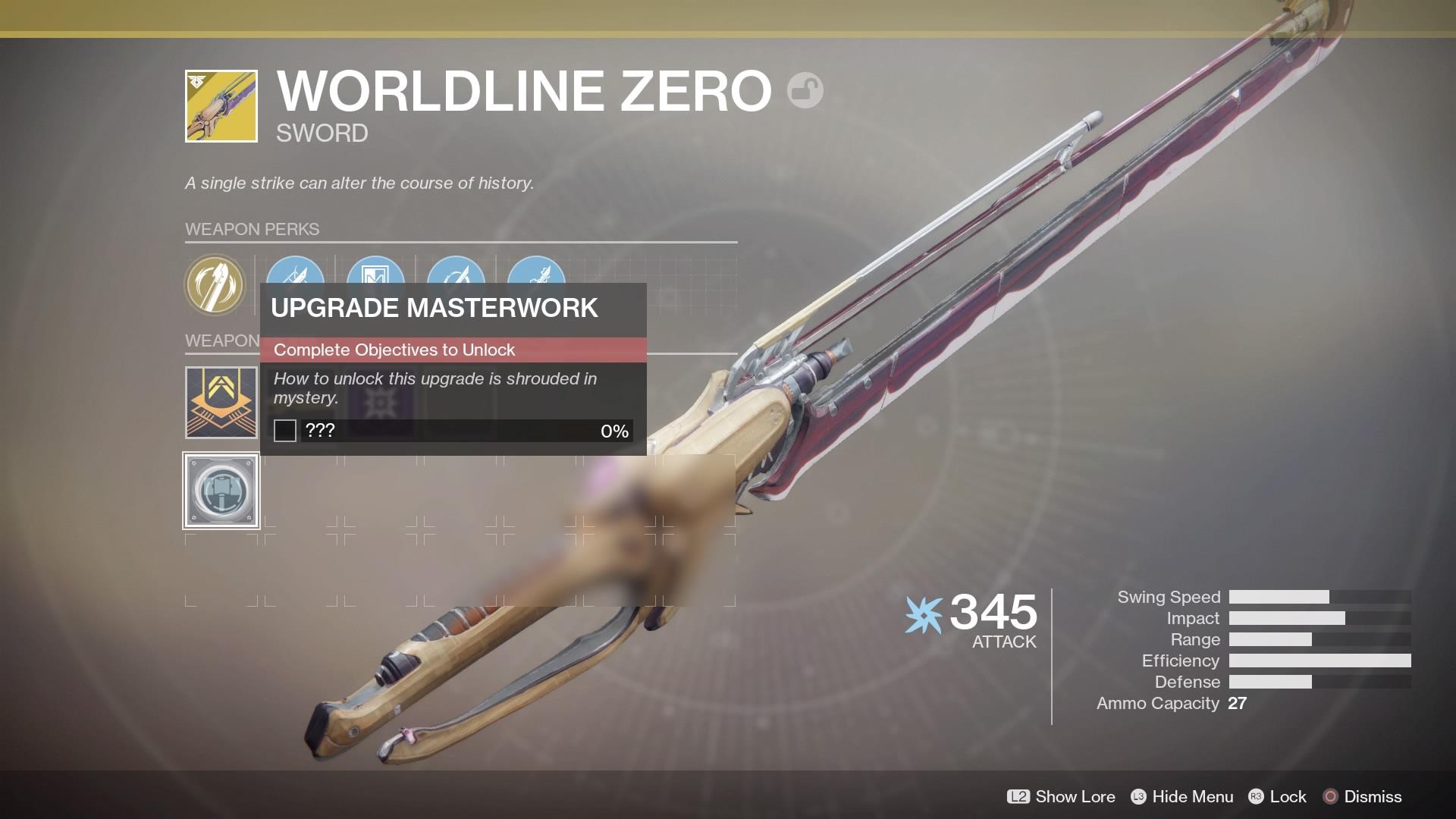Click the Worldline Zero weapon thumbnail
This screenshot has height=819, width=1456.
coord(221,106)
